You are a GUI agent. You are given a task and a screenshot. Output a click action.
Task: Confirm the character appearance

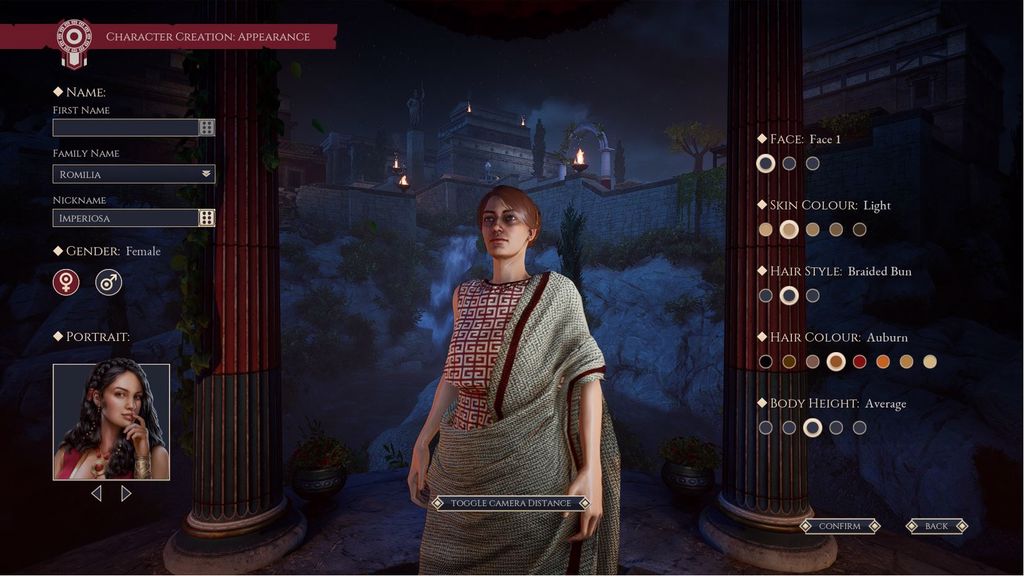(x=839, y=526)
